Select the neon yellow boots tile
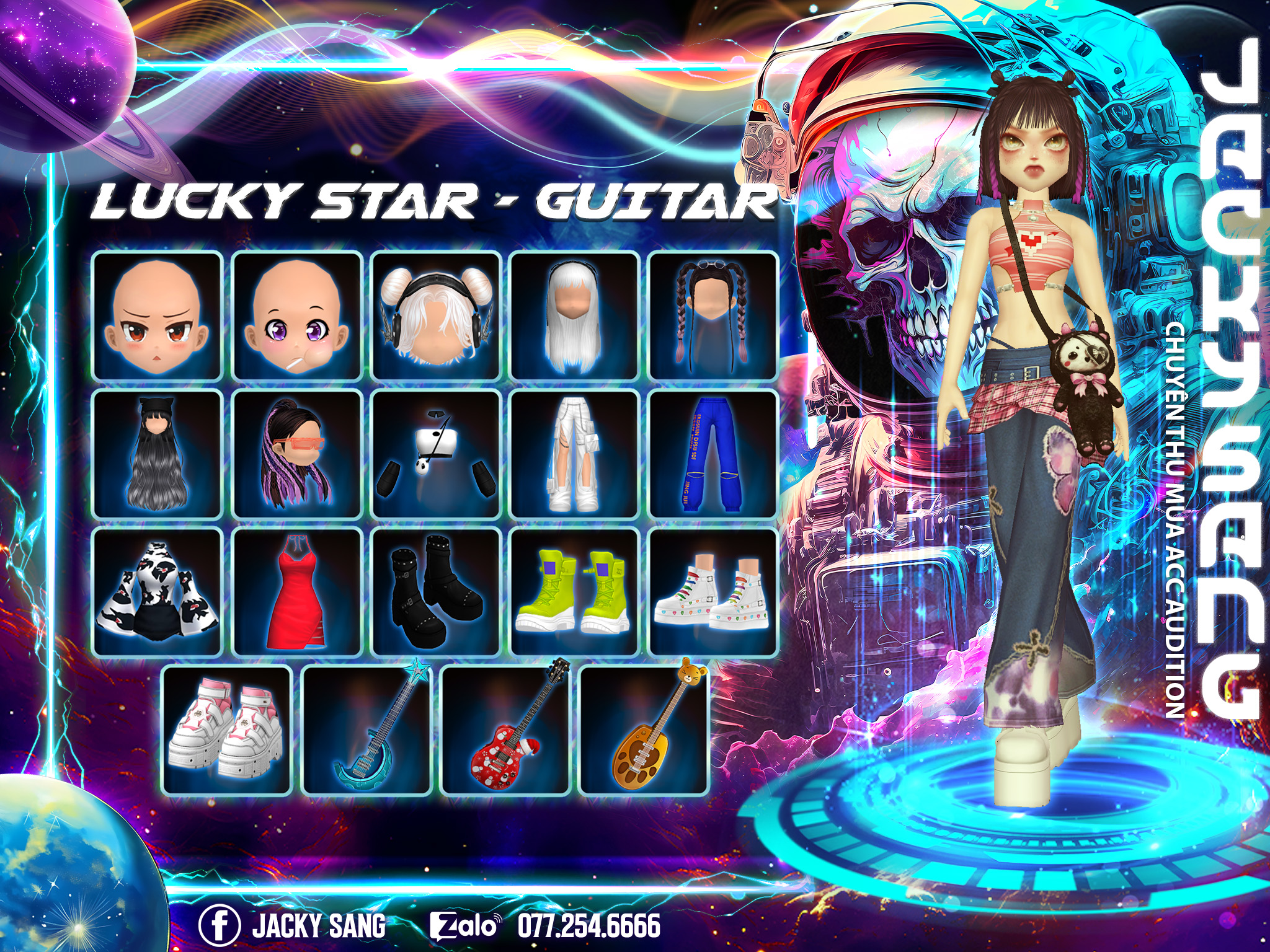 (574, 593)
